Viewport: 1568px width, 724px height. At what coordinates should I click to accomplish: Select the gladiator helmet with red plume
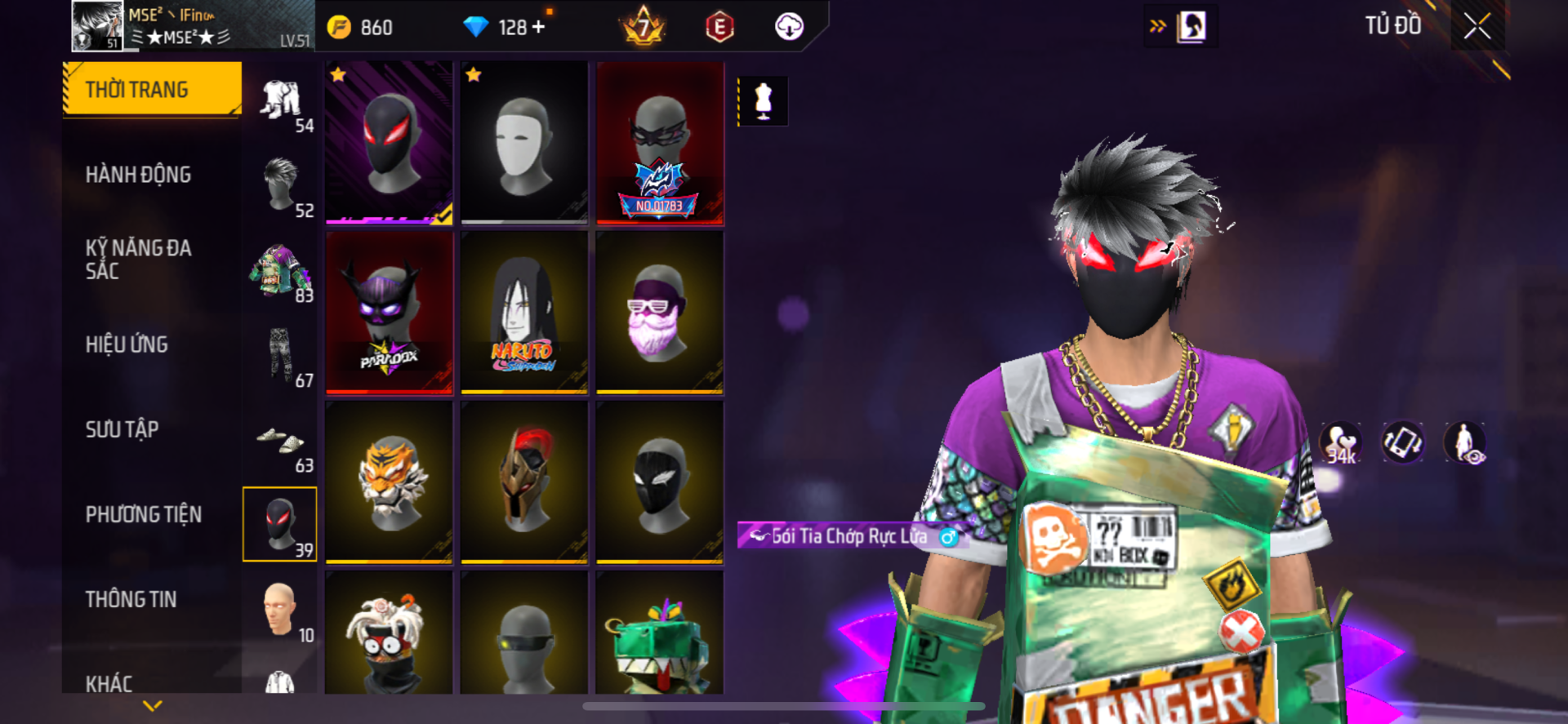pos(524,482)
